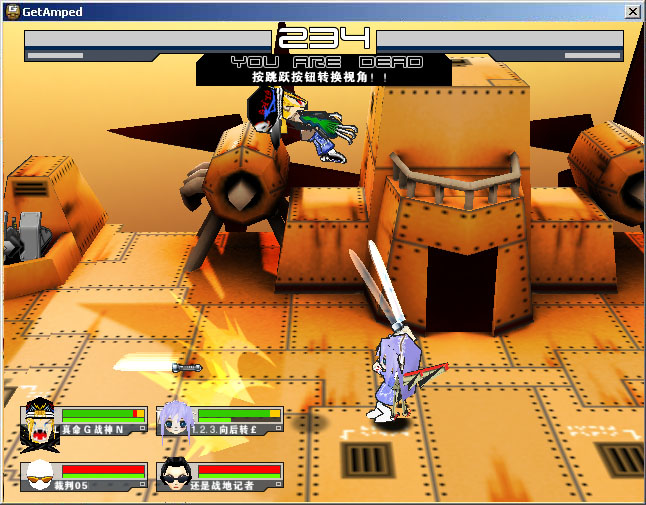Close the GetAmped window

click(632, 11)
